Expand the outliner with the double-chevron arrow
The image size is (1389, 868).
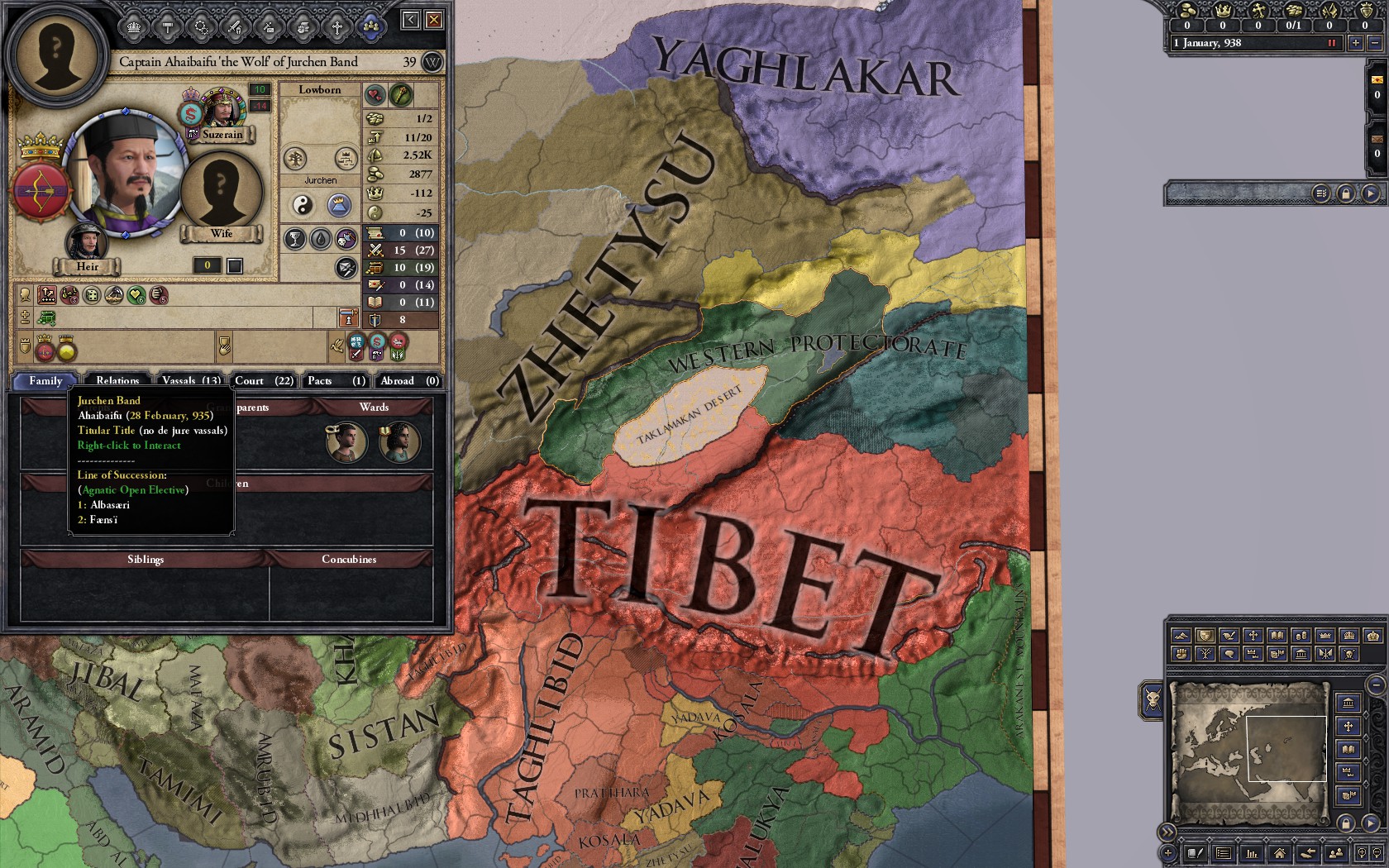pos(1169,832)
